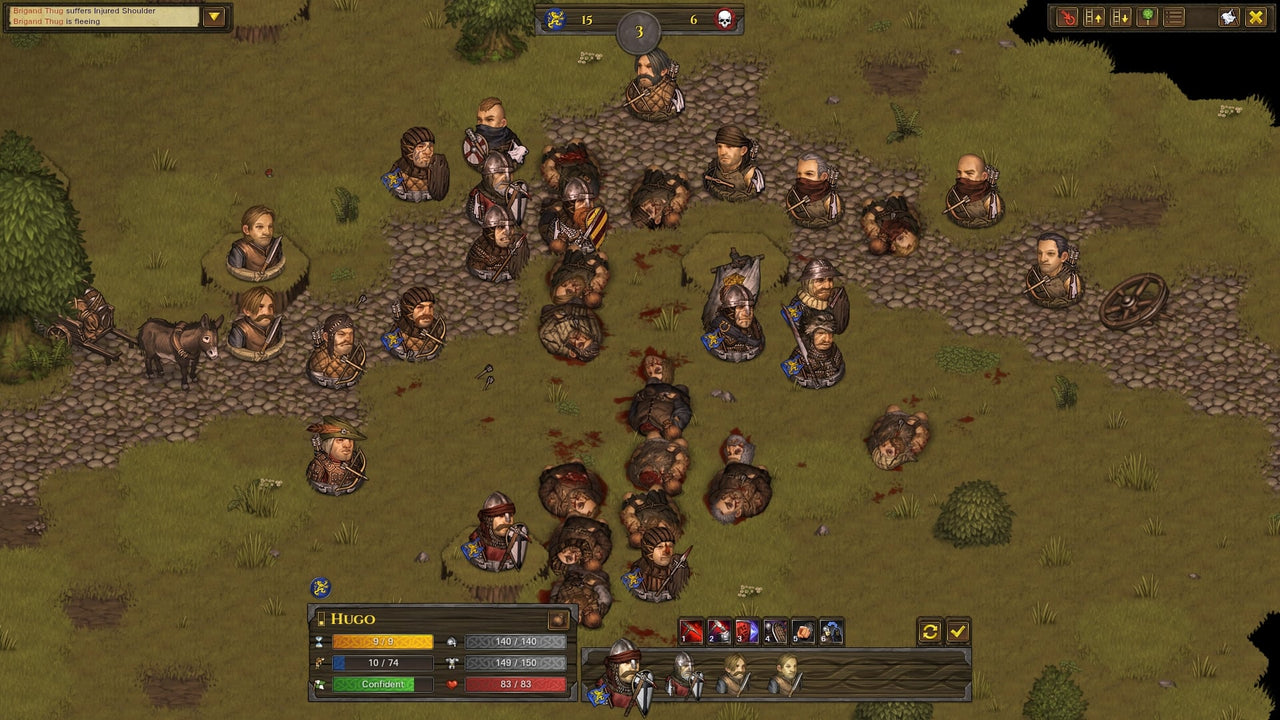
Task: Select the Split Shield skill in slot 2
Action: click(718, 629)
